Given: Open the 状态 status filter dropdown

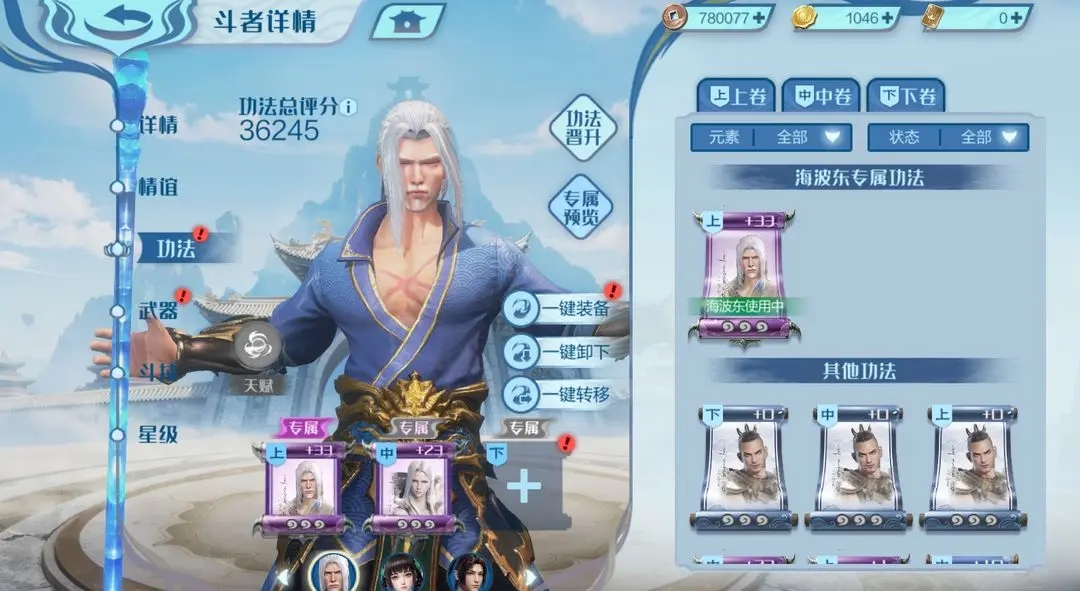Looking at the screenshot, I should (x=948, y=137).
